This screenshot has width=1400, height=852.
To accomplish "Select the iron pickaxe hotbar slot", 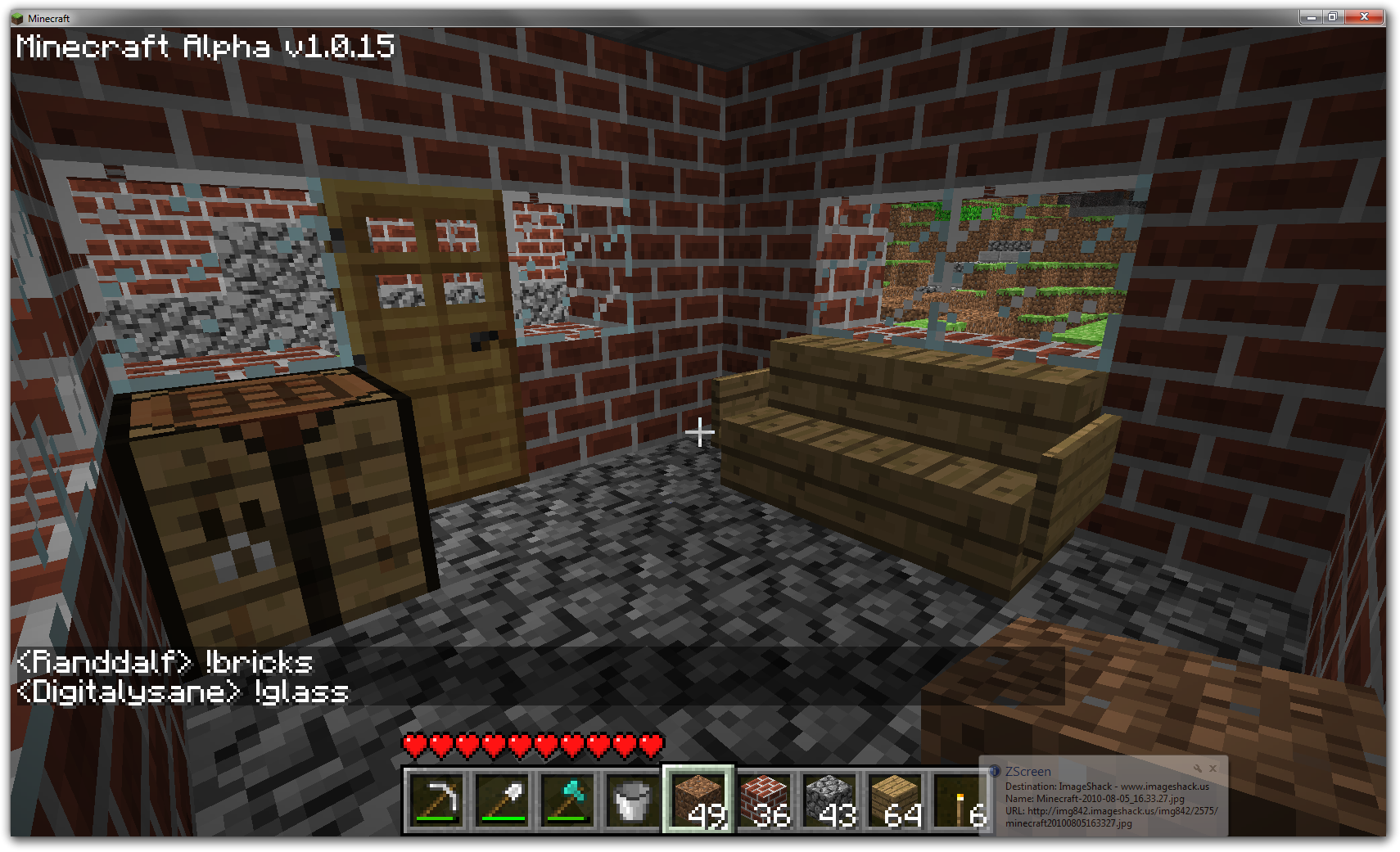I will pos(436,800).
